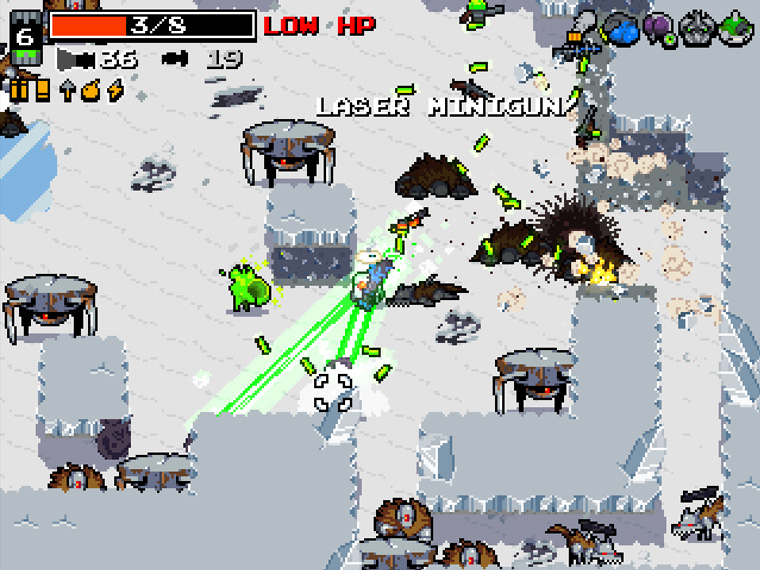The image size is (760, 570).
Task: Click the grey spiky skull mutation icon
Action: pos(696,30)
